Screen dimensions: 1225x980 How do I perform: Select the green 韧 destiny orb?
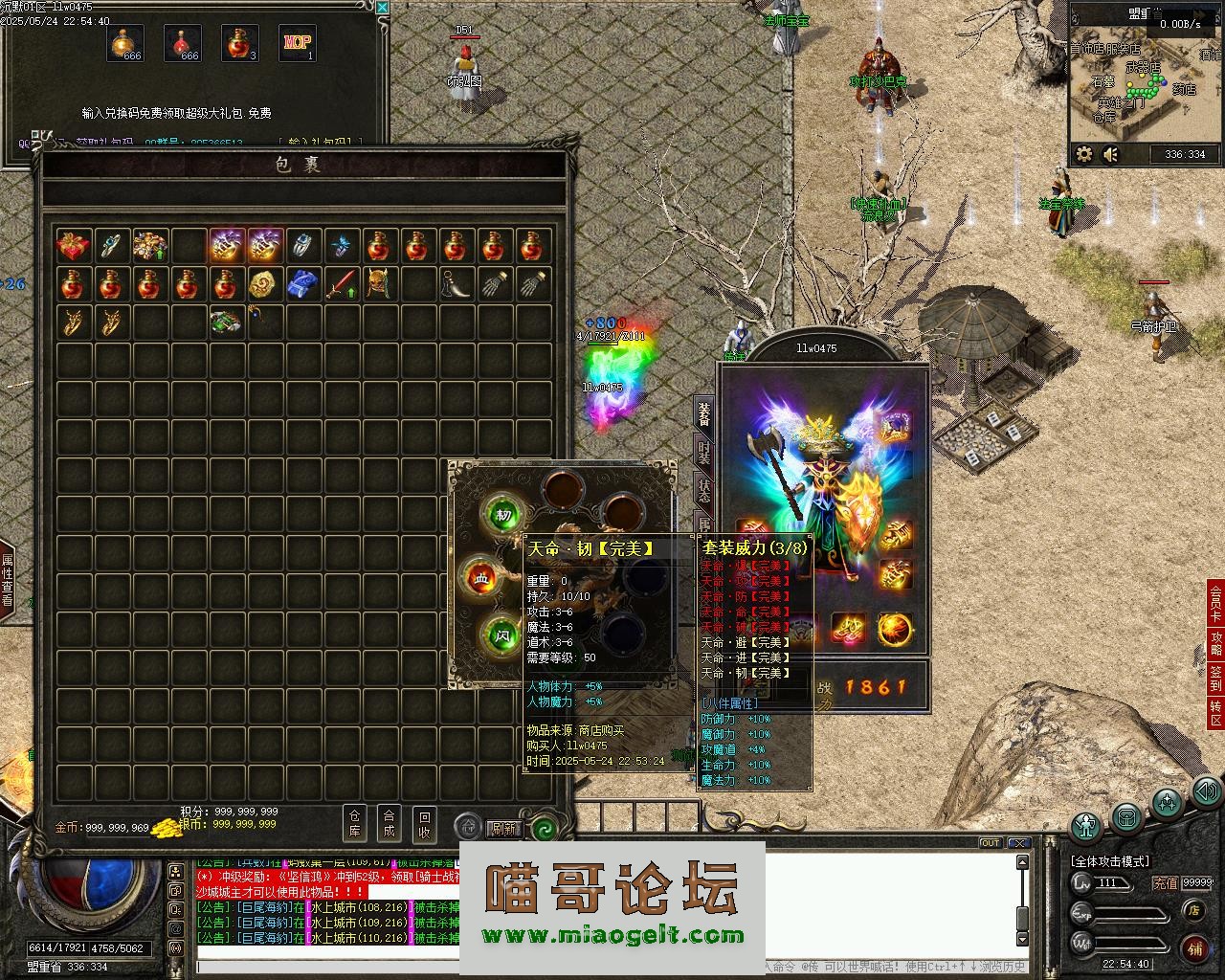point(503,515)
